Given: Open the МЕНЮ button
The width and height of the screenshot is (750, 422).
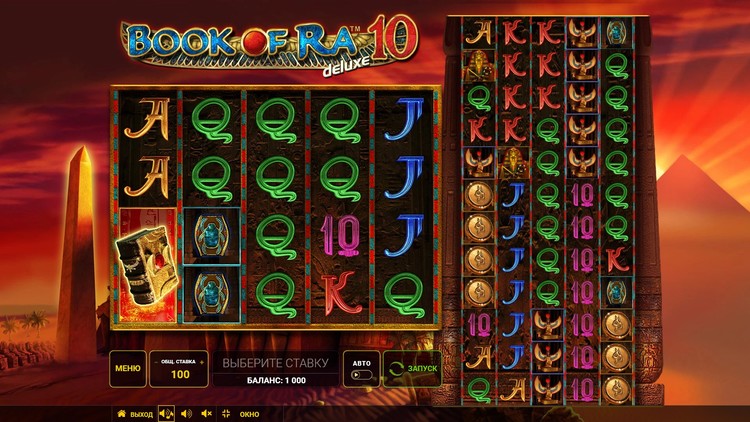Looking at the screenshot, I should 127,368.
